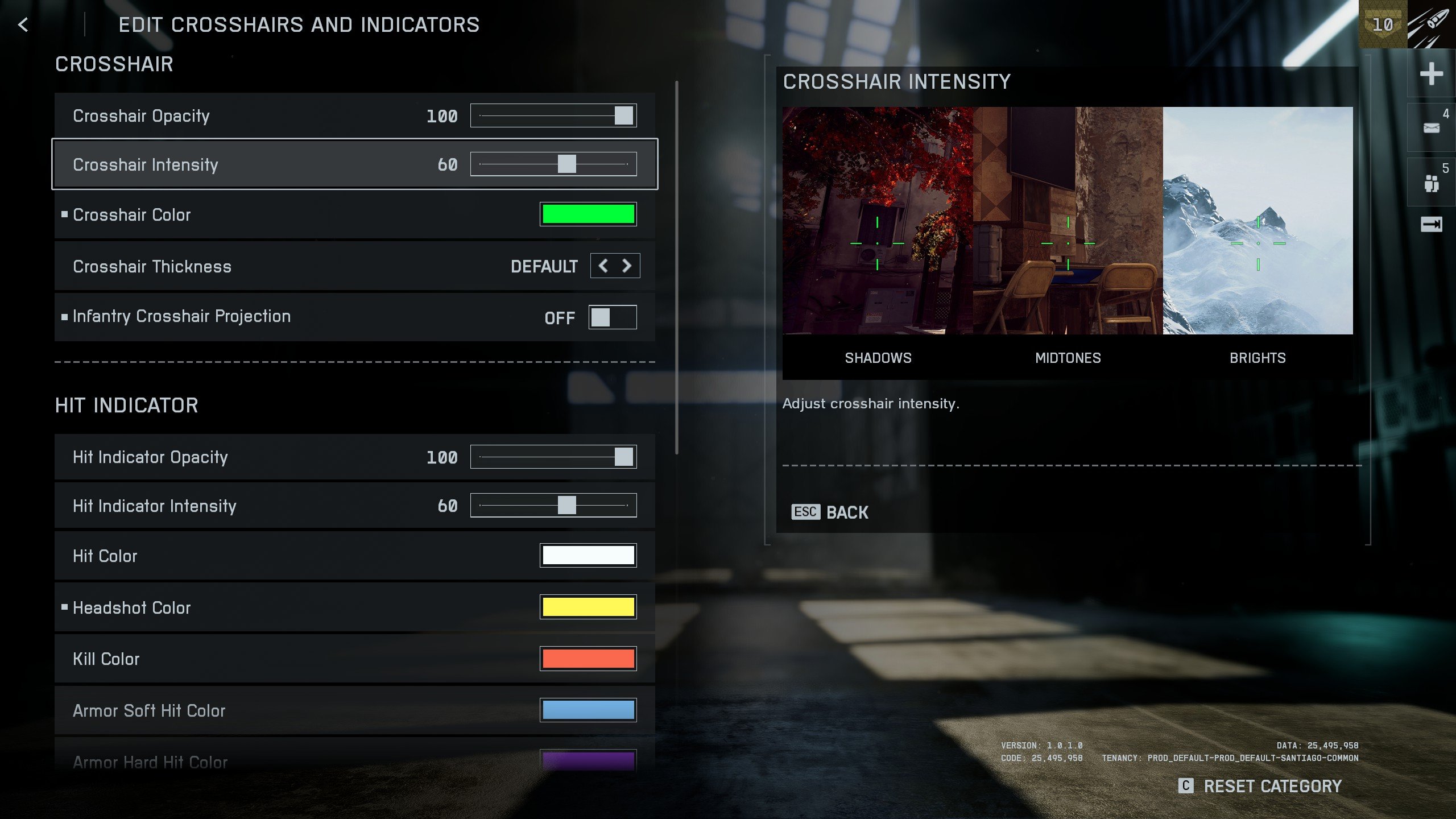1456x819 pixels.
Task: Select the red Kill Color swatch
Action: (x=588, y=659)
